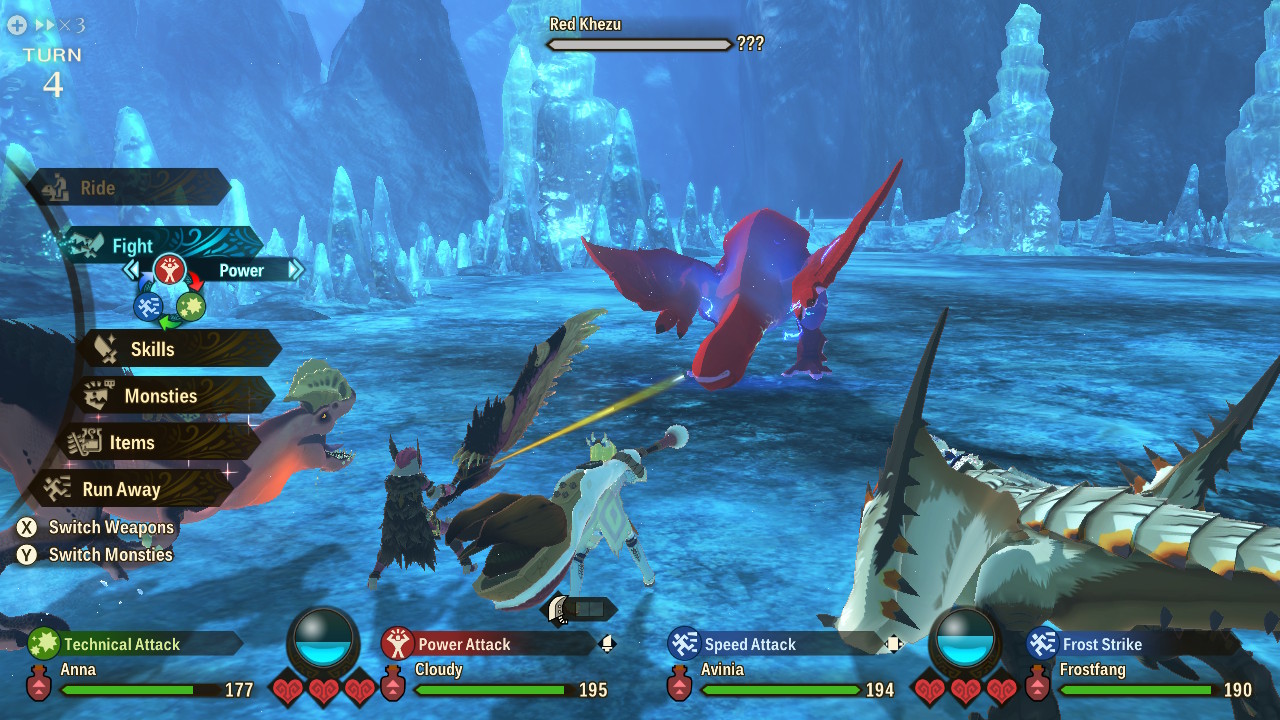The width and height of the screenshot is (1280, 720).
Task: Select Anna's Technical Attack panel
Action: click(135, 644)
